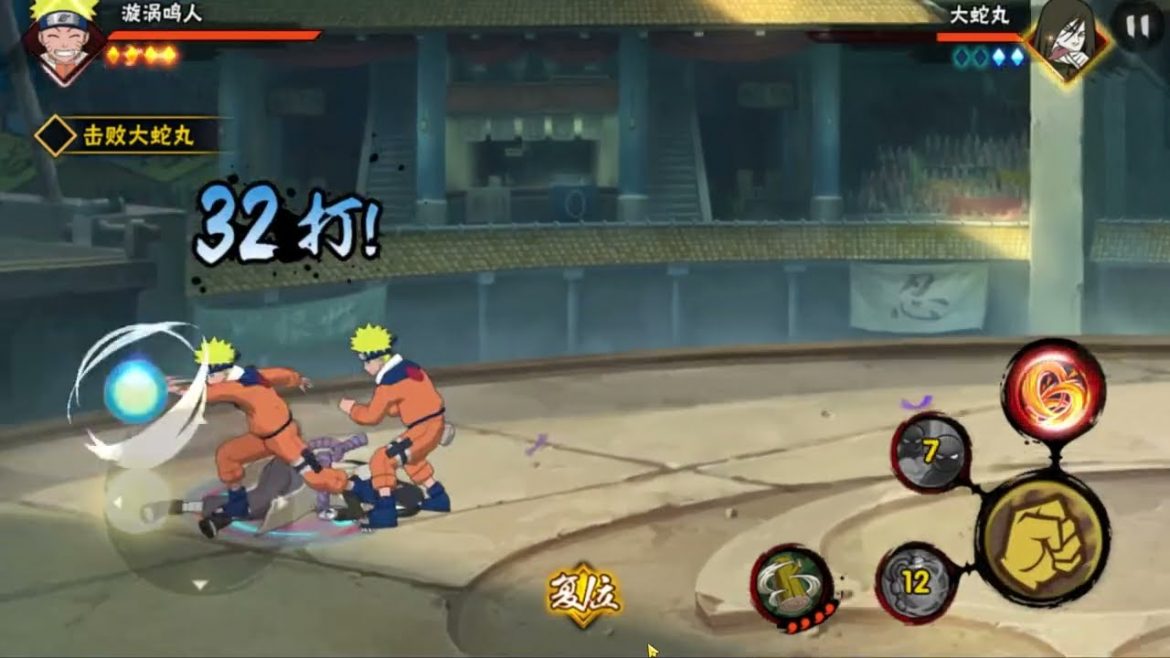This screenshot has width=1170, height=658.
Task: Pause the battle
Action: (x=1138, y=27)
